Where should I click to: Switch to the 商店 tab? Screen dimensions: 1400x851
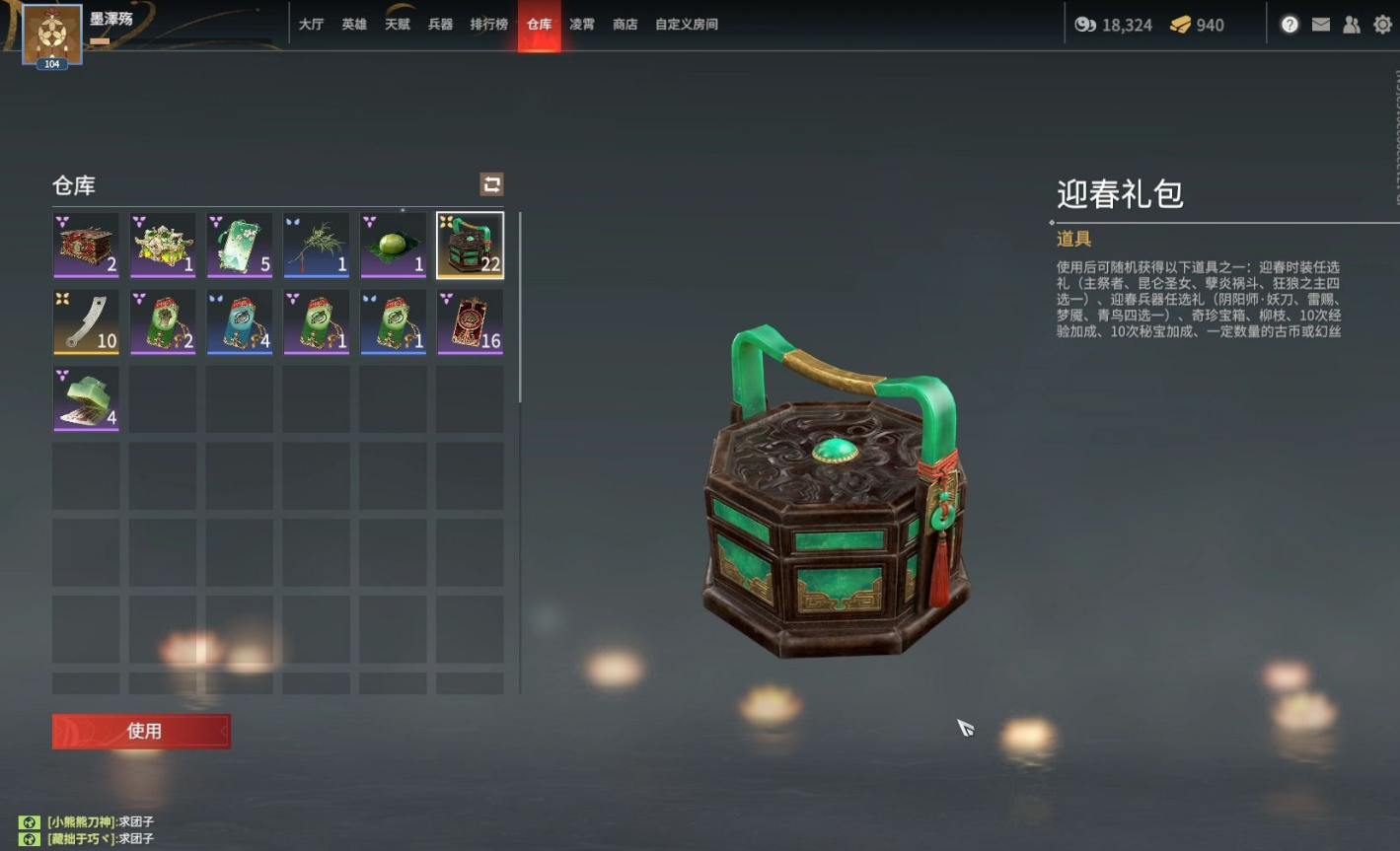coord(625,24)
